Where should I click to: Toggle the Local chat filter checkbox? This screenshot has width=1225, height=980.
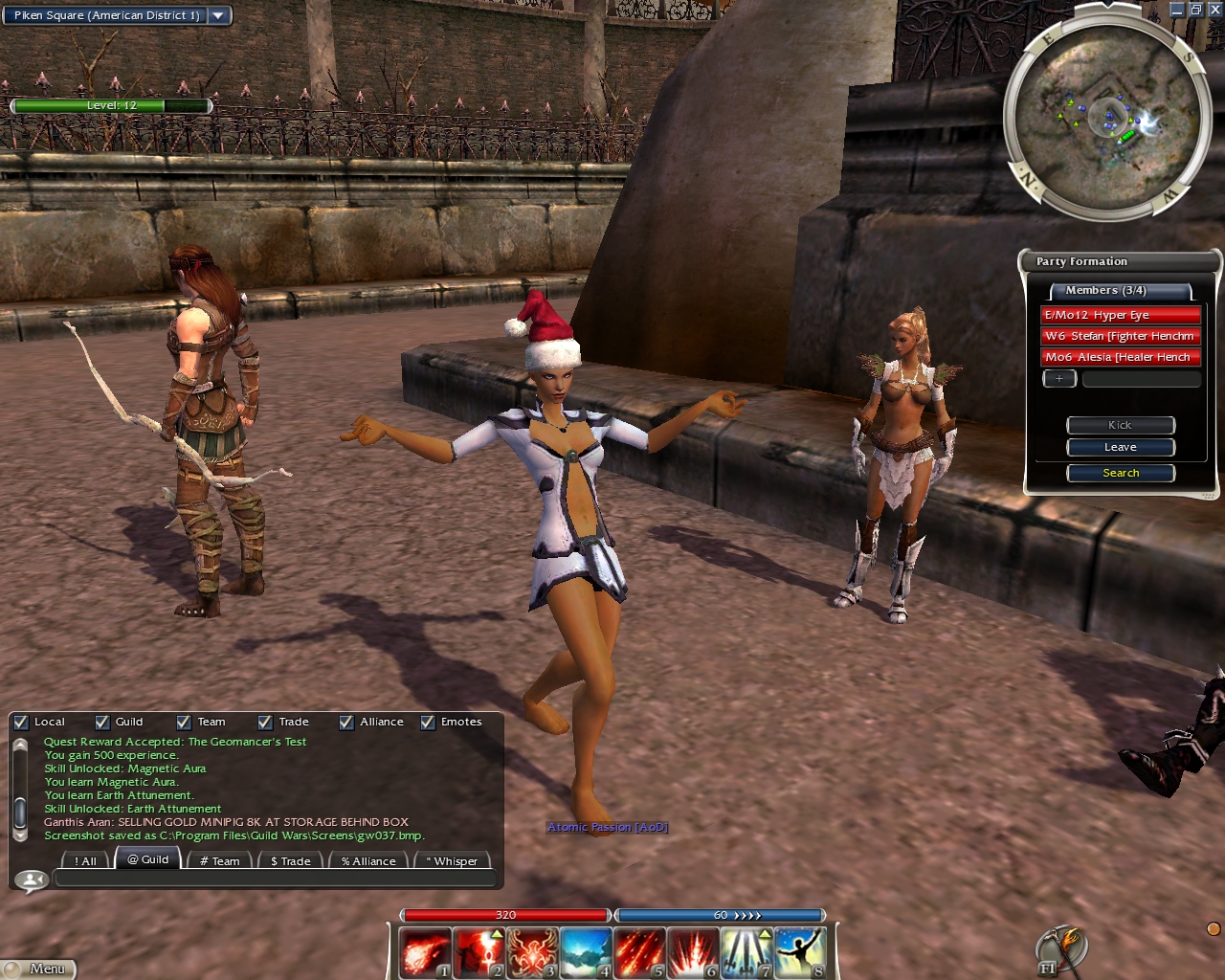click(21, 723)
